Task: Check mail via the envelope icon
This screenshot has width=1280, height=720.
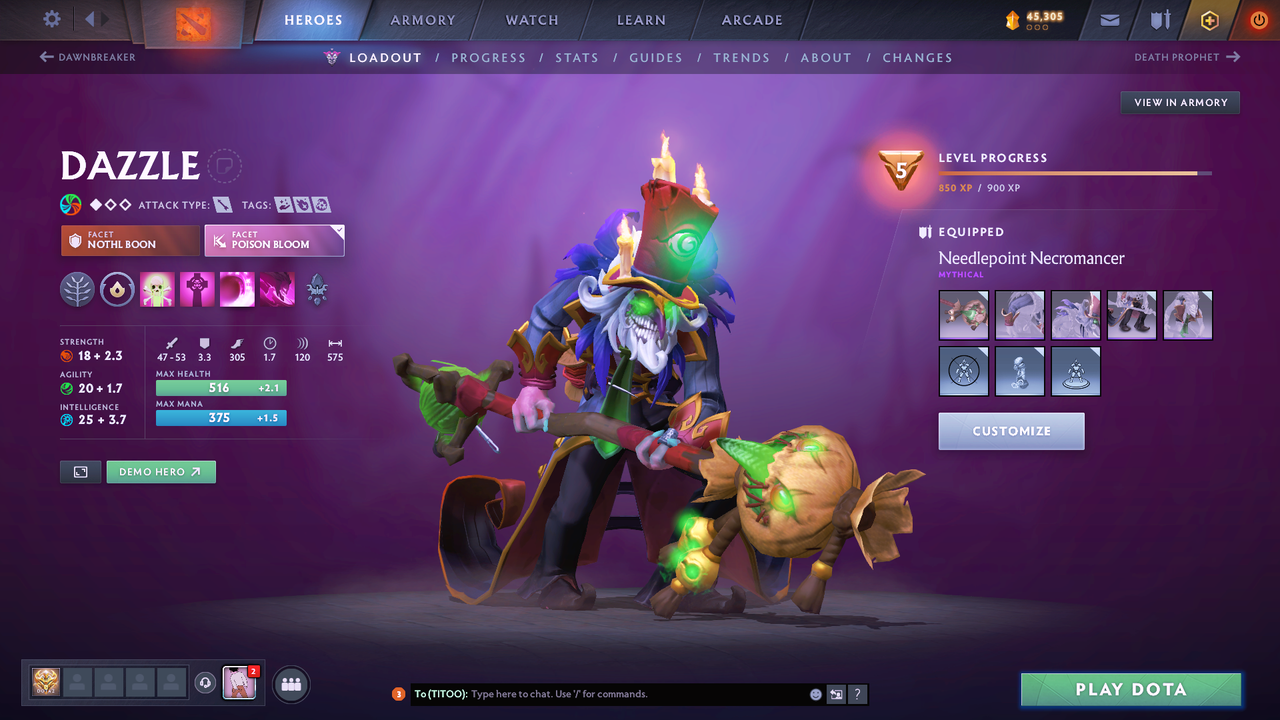Action: pyautogui.click(x=1108, y=20)
